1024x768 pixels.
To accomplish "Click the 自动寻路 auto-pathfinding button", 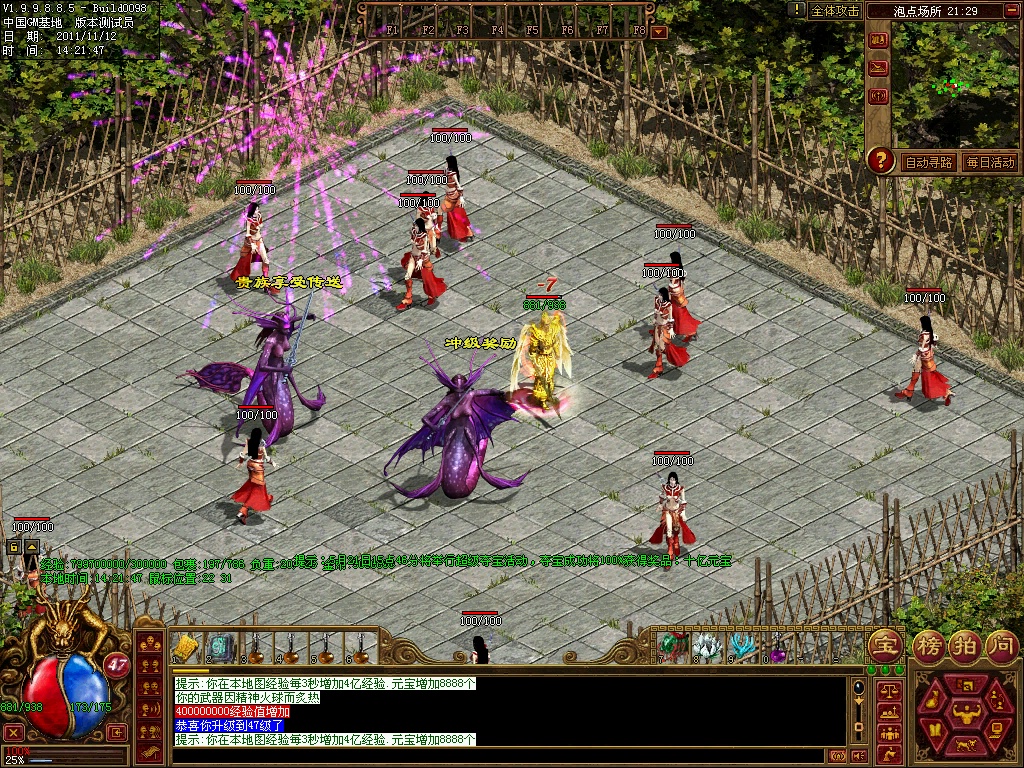I will point(928,162).
